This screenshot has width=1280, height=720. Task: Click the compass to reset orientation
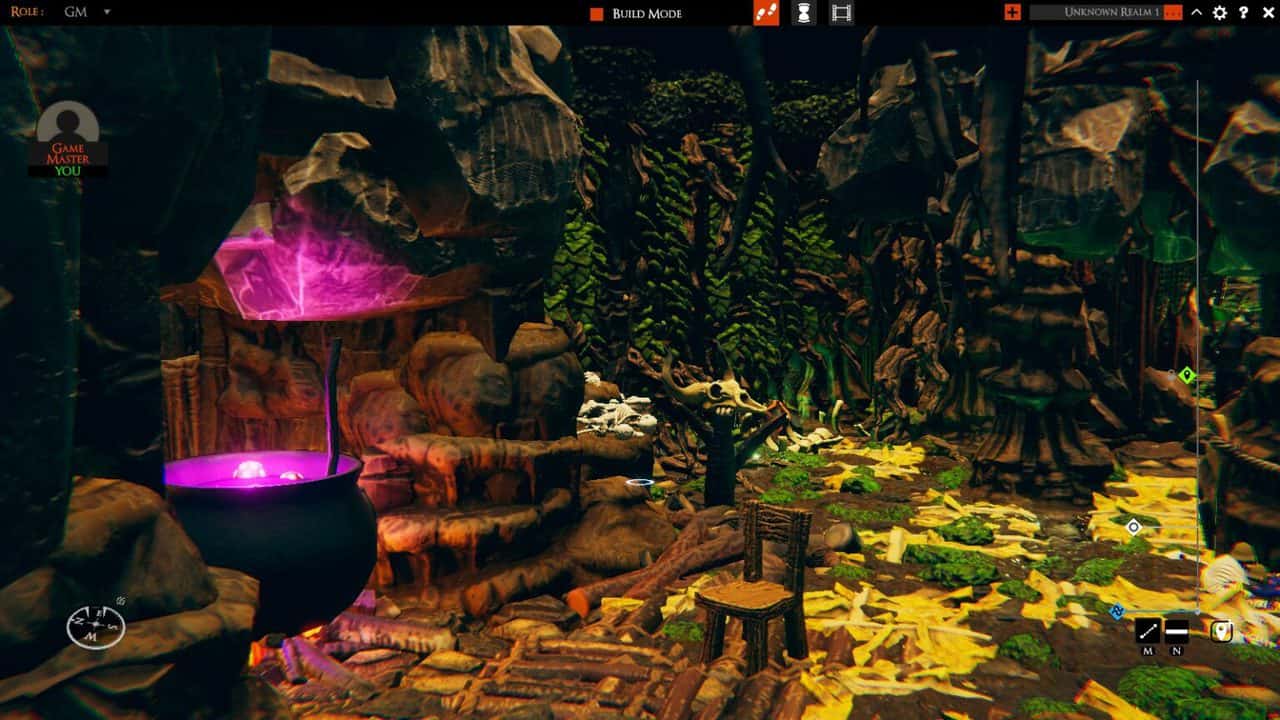(95, 628)
